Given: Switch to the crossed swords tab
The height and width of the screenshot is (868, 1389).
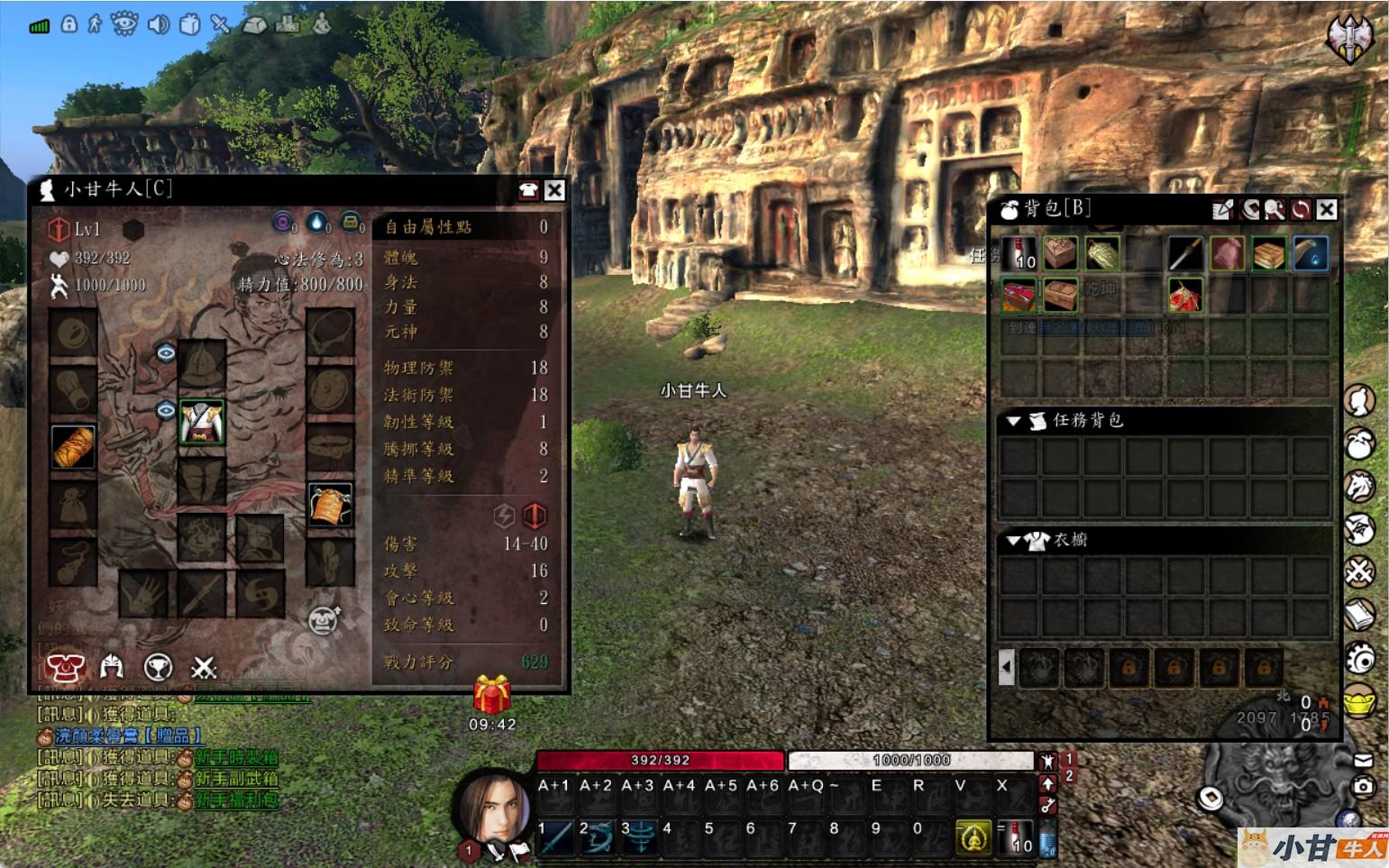Looking at the screenshot, I should click(x=205, y=666).
